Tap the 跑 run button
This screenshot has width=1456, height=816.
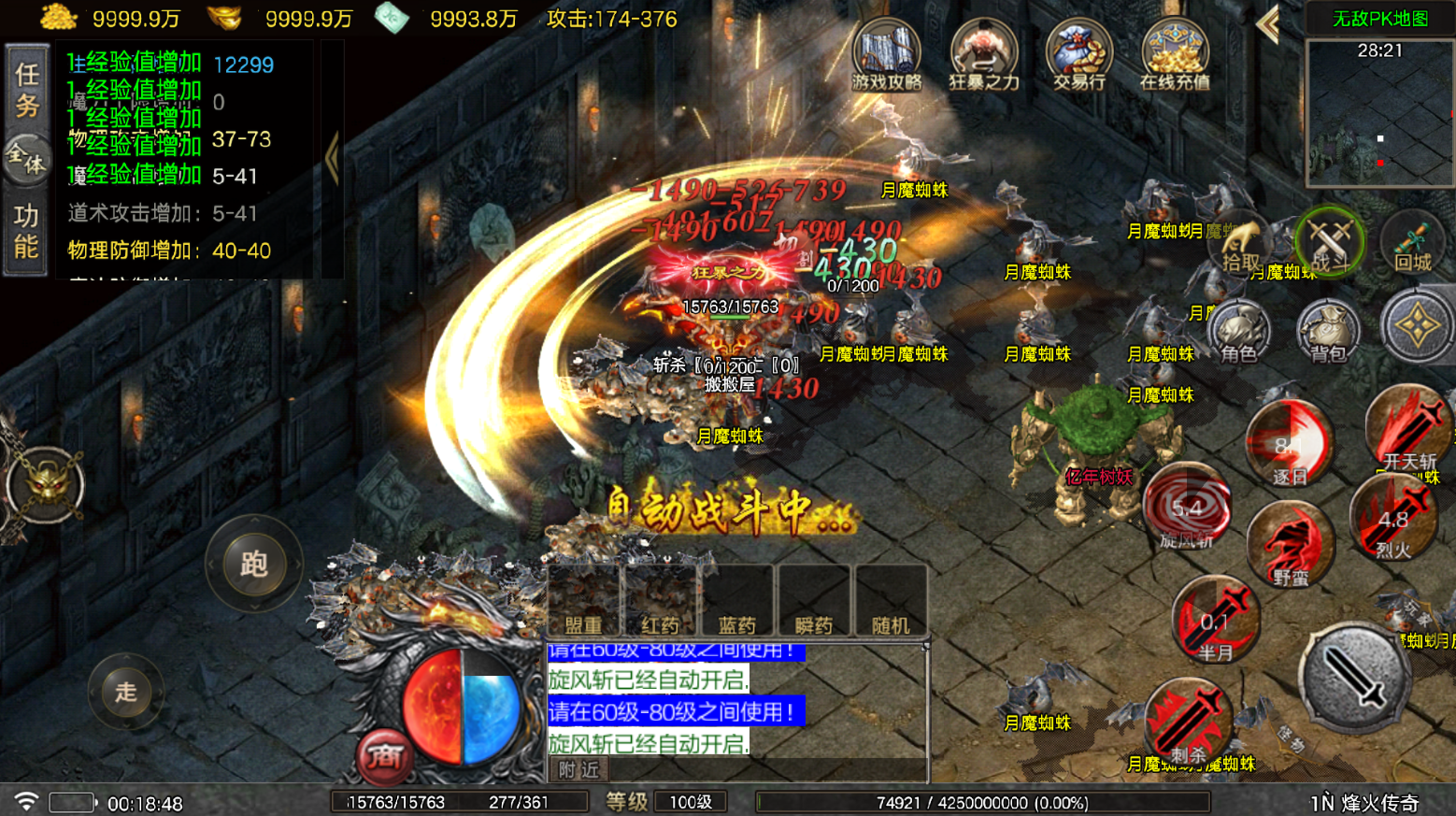coord(254,564)
